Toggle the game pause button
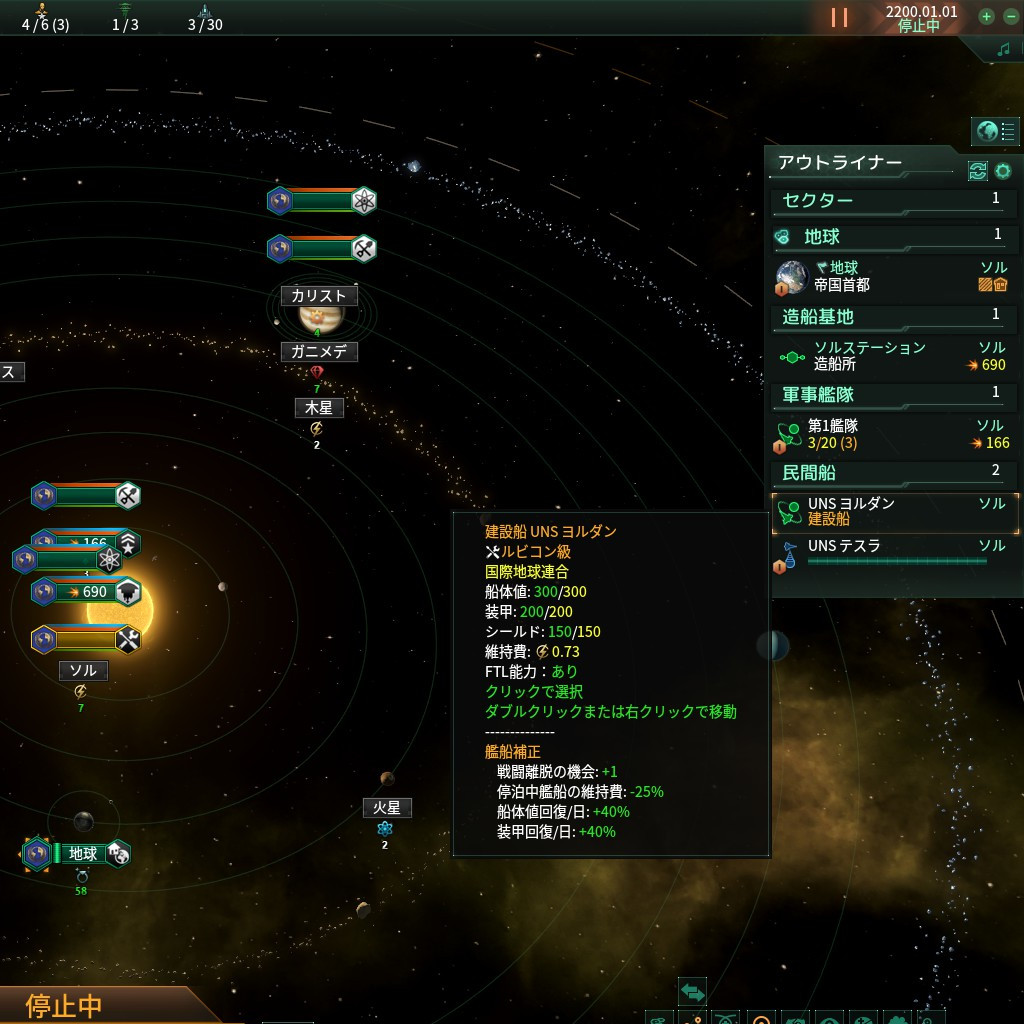 tap(839, 17)
